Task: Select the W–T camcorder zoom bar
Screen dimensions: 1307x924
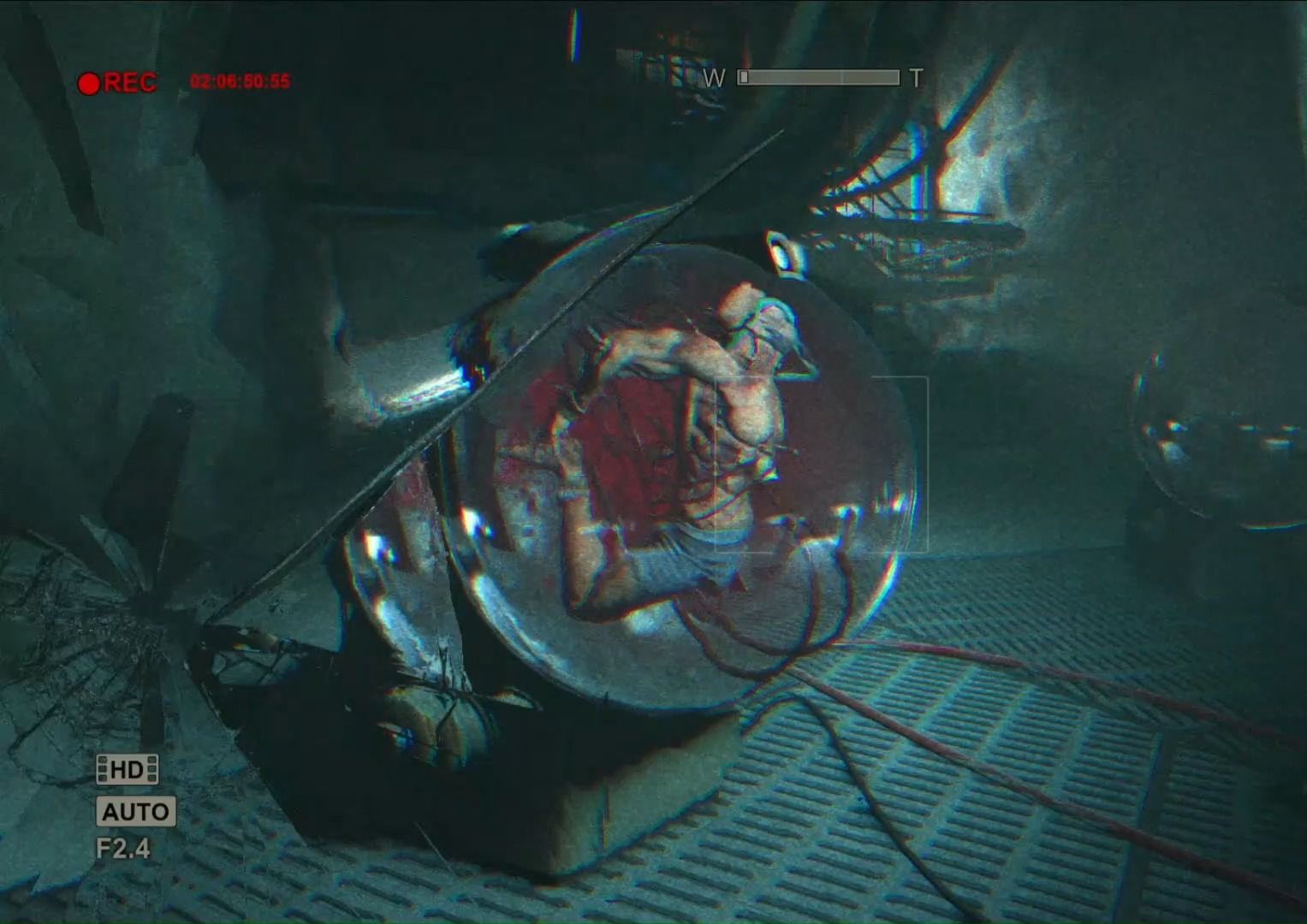Action: 818,78
